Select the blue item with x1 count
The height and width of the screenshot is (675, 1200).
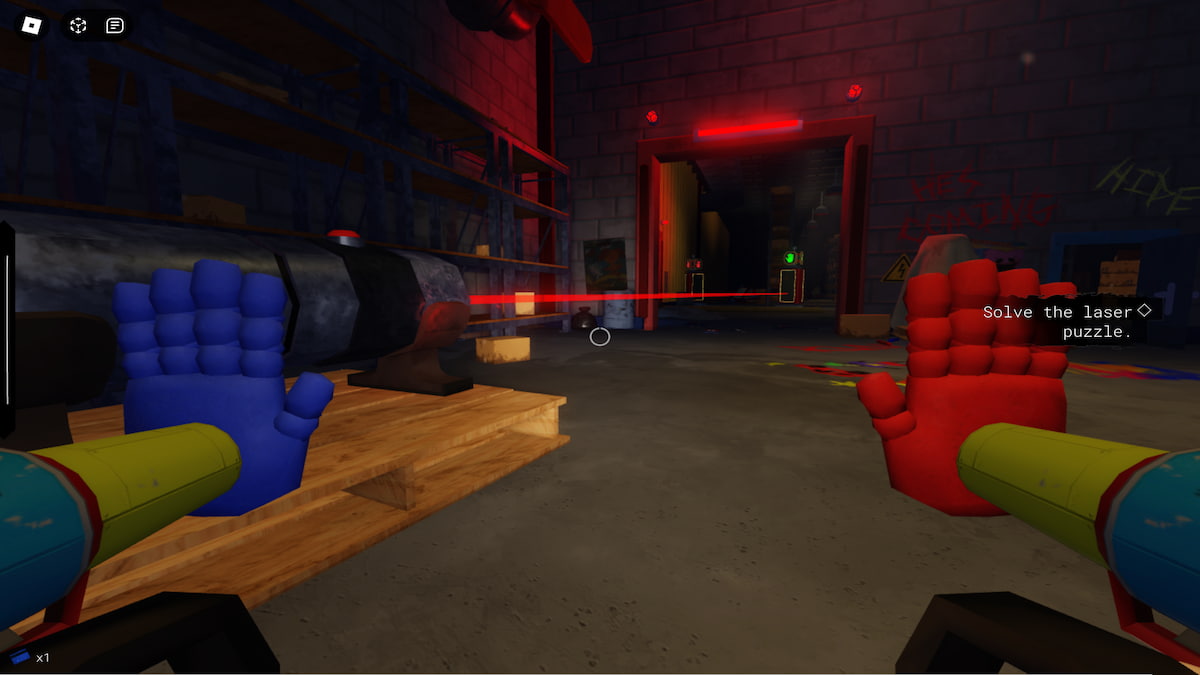21,657
